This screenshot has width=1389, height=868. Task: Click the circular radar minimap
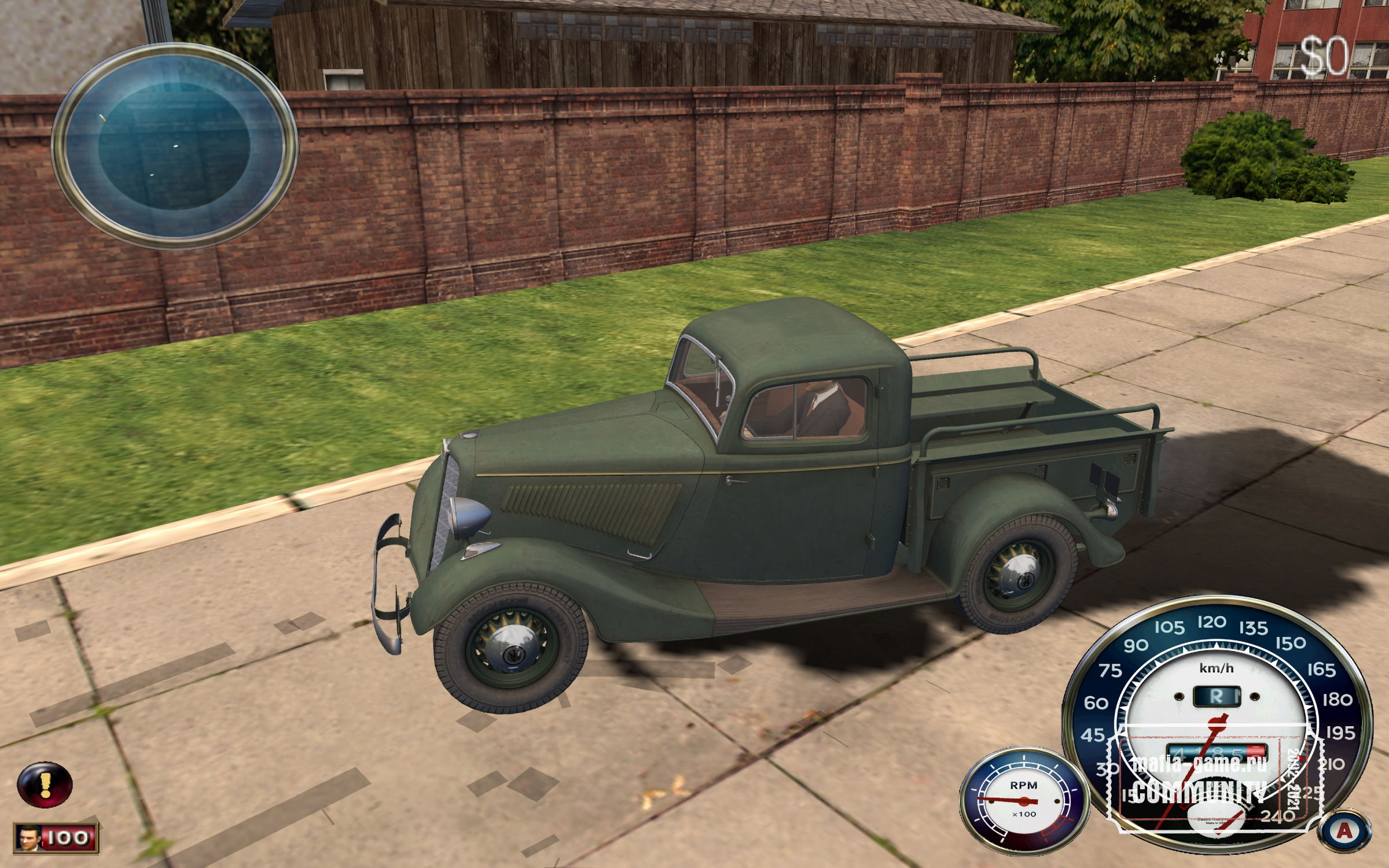pos(175,146)
